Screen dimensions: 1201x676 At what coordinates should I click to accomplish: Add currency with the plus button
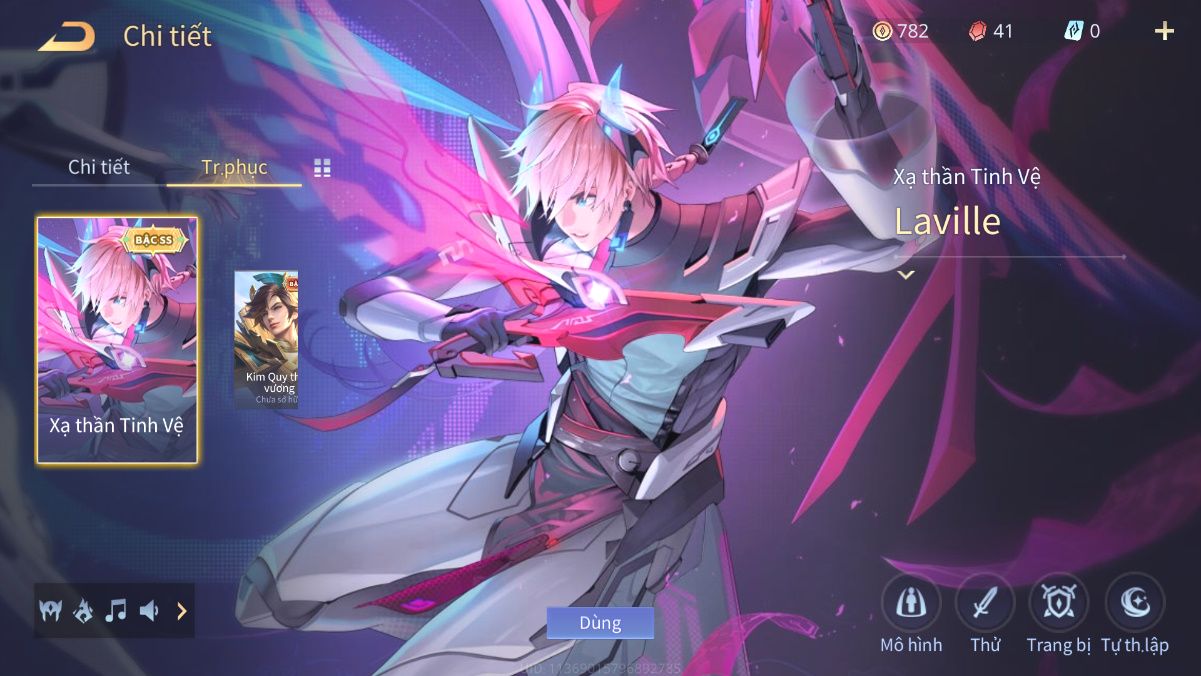(1164, 31)
